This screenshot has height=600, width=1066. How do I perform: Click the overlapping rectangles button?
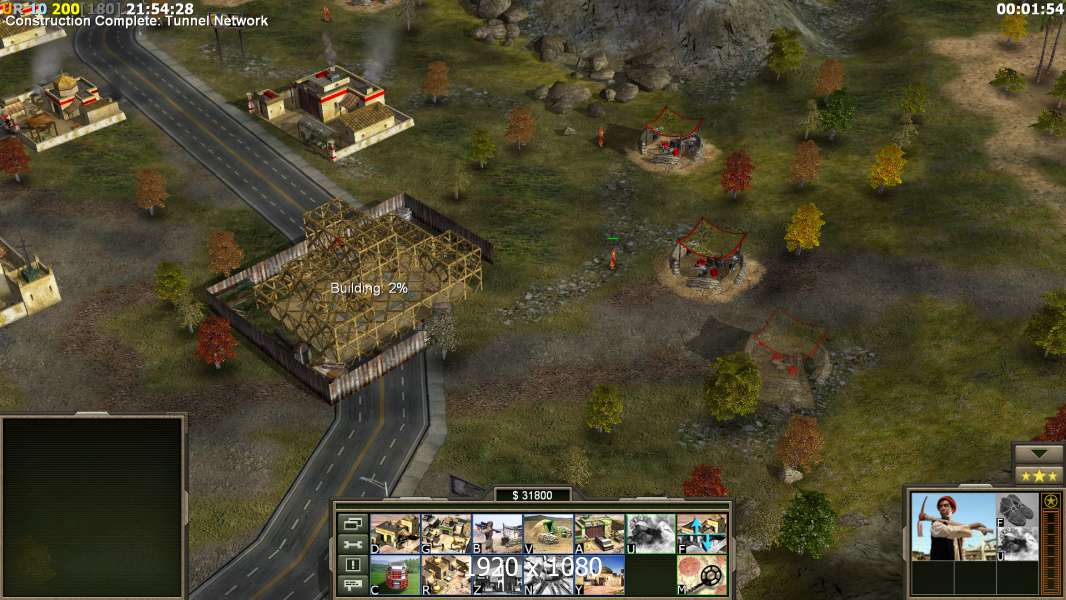pos(351,523)
